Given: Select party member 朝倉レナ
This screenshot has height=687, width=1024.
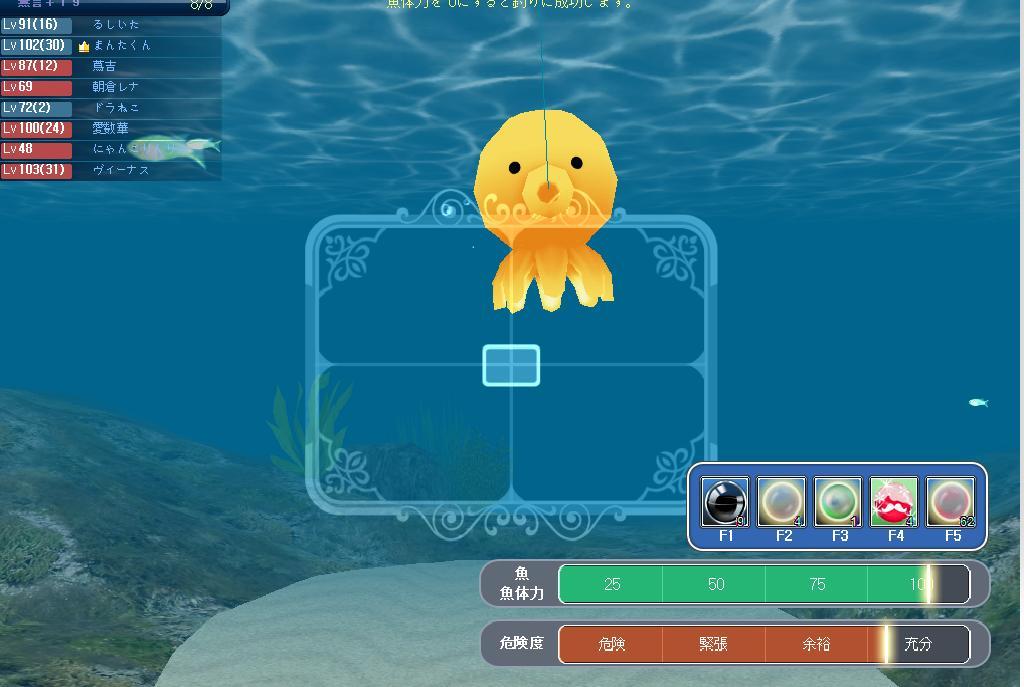Looking at the screenshot, I should click(x=115, y=87).
